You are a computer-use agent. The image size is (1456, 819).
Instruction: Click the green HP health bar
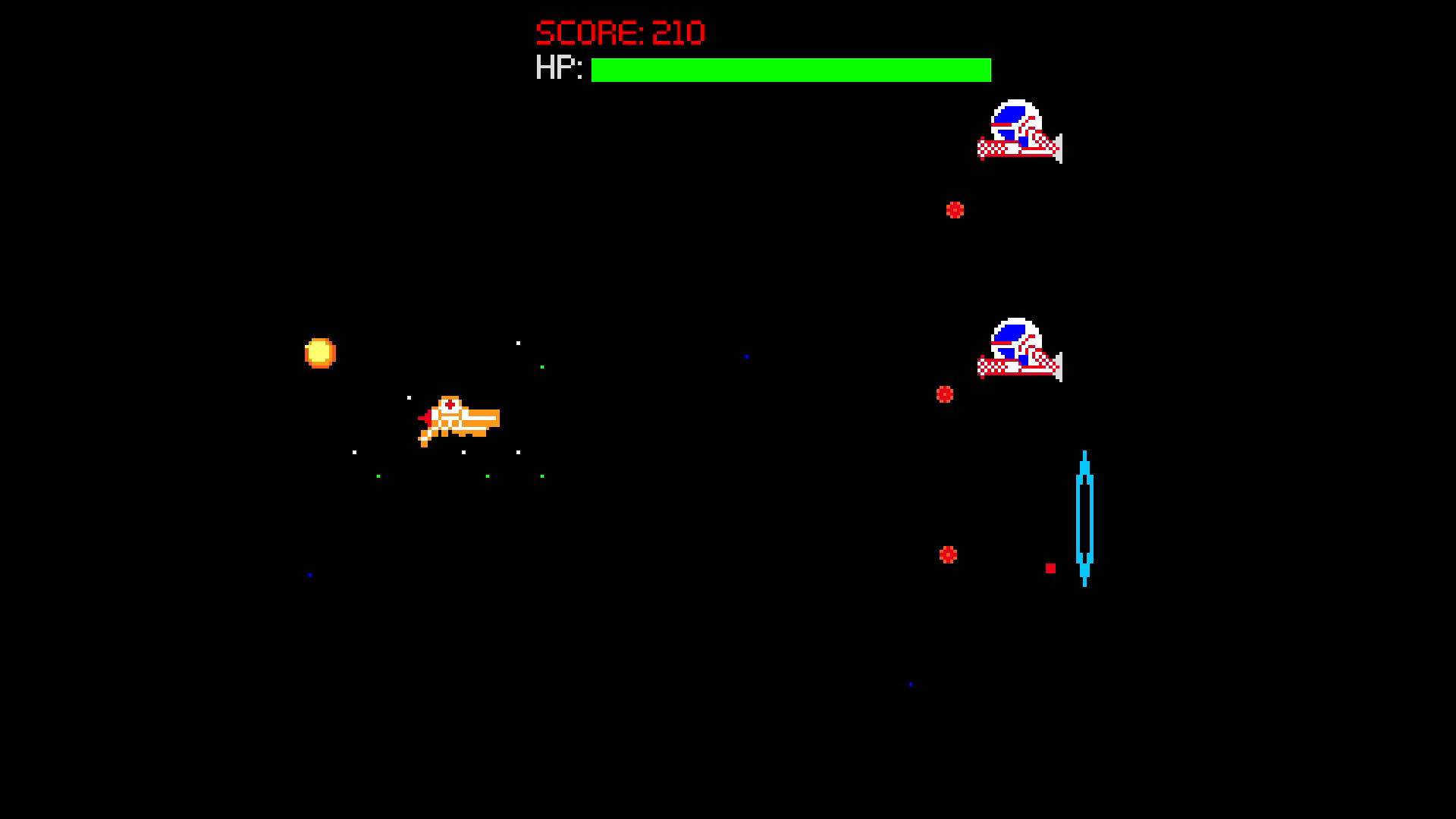(x=789, y=71)
